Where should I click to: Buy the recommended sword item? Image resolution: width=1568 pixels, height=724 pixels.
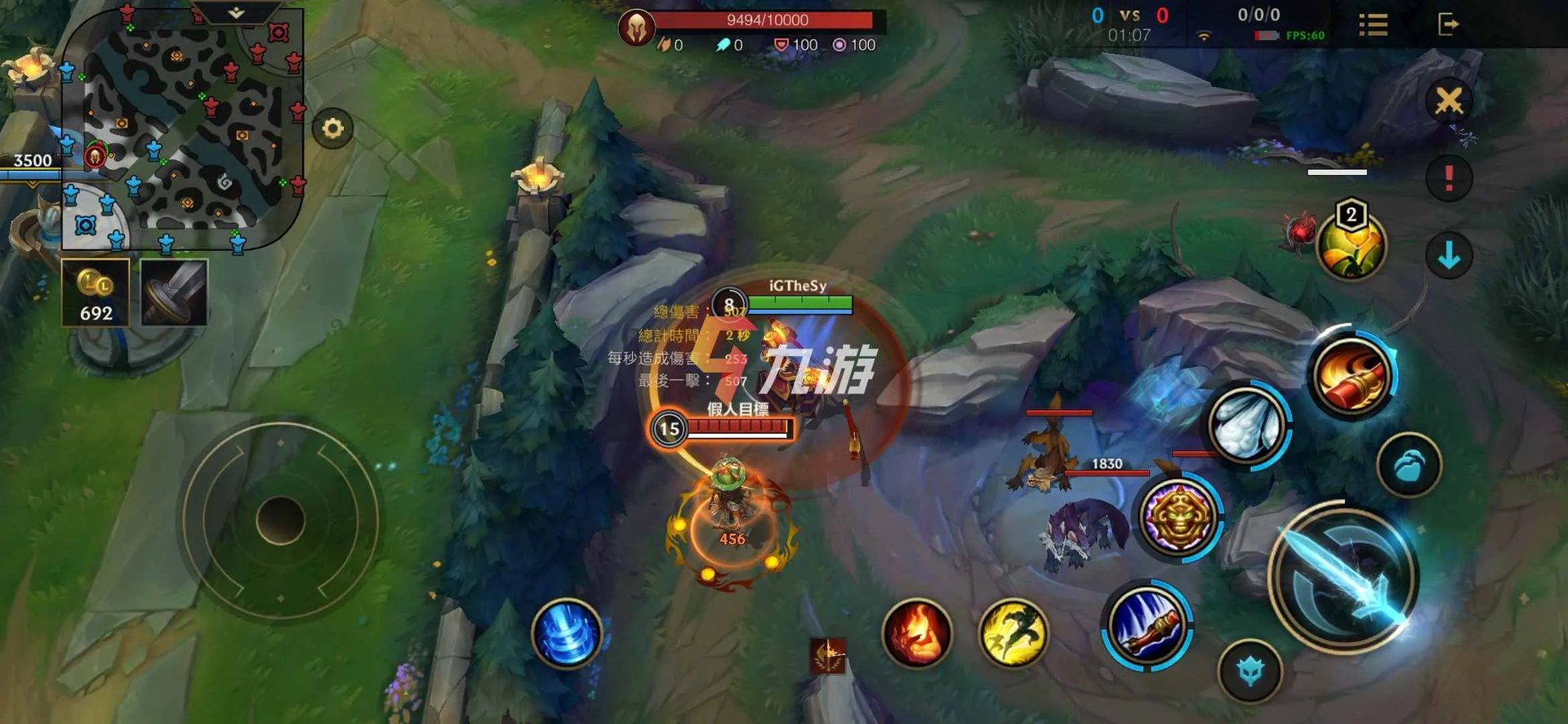(x=174, y=293)
